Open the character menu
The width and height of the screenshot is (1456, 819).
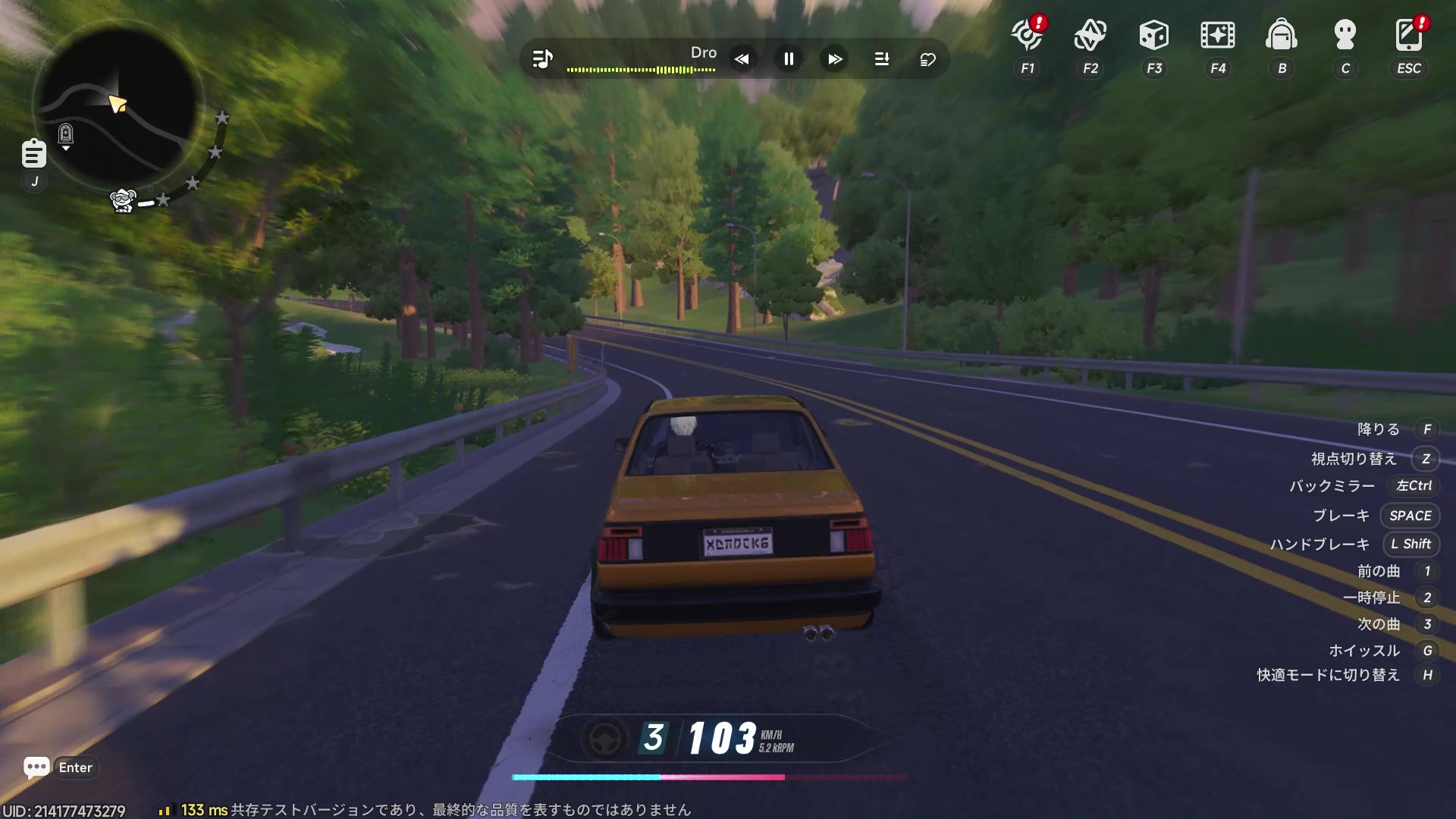coord(1345,36)
